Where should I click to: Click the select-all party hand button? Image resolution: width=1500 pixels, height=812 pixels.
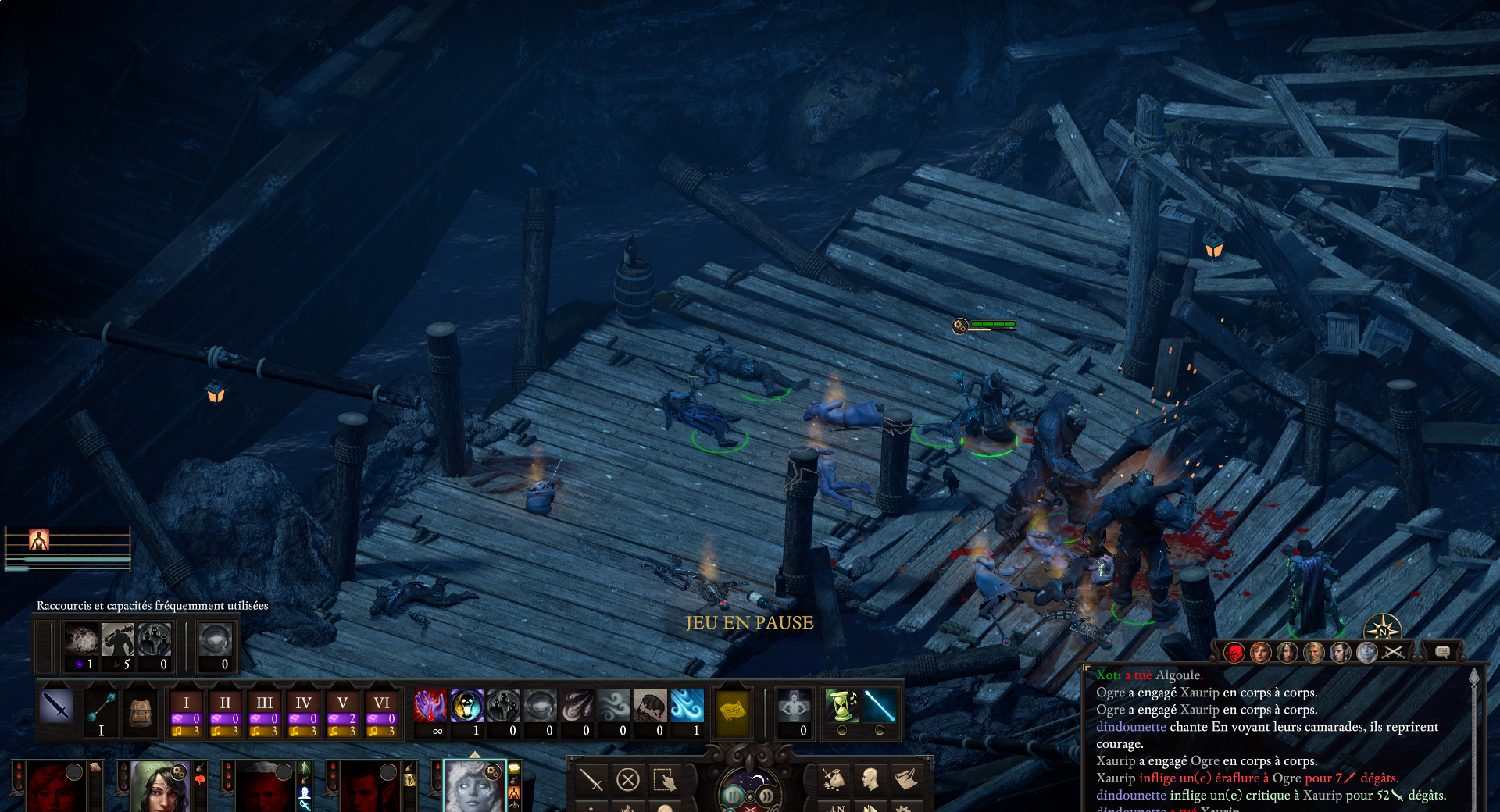tap(664, 779)
